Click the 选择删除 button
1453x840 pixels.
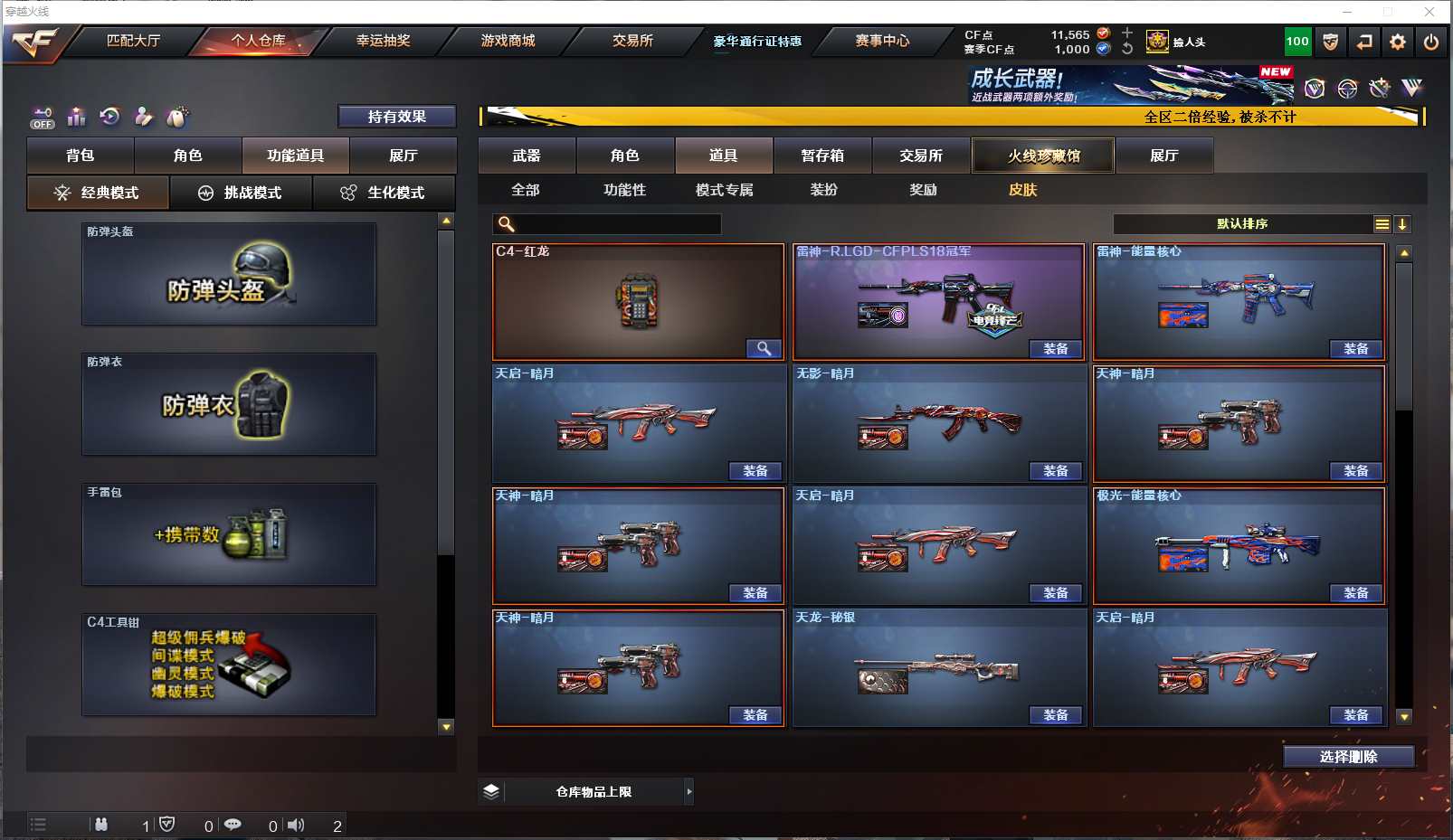click(1348, 757)
